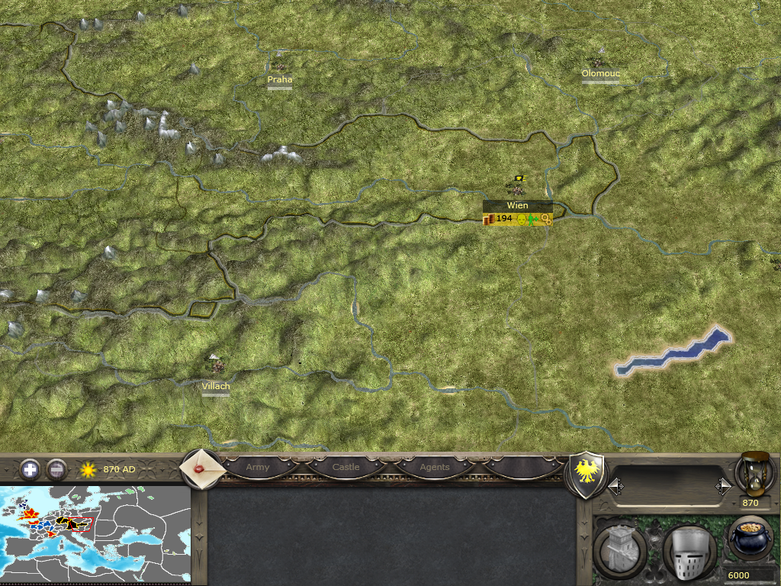Open the Castle tab
781x586 pixels.
point(346,467)
